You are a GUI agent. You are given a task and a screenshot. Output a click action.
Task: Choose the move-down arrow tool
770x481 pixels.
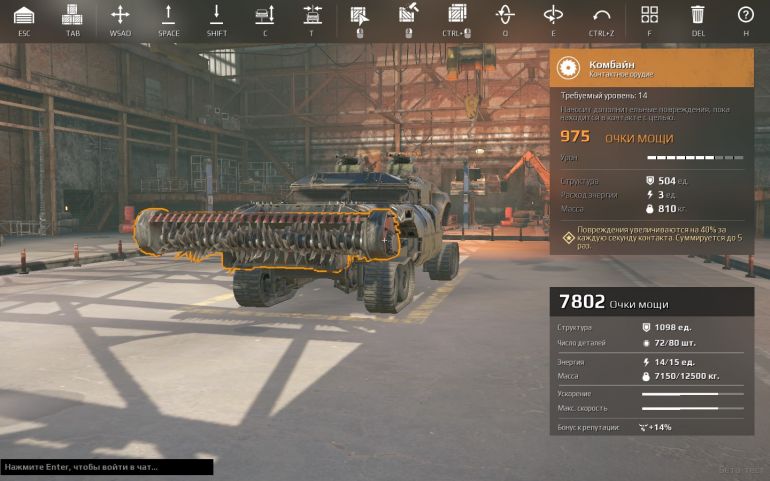216,15
